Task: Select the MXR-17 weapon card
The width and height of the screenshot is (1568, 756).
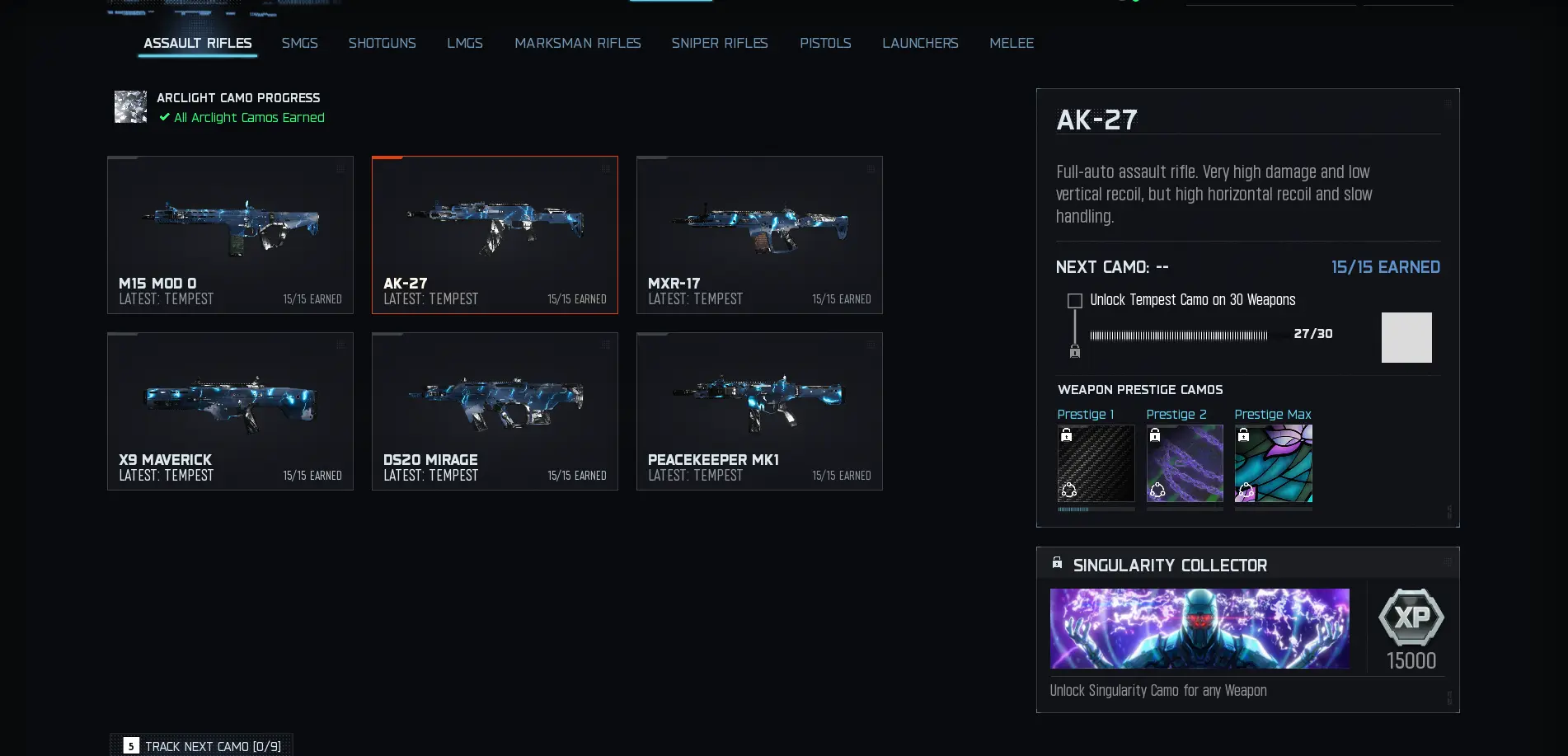Action: (758, 235)
